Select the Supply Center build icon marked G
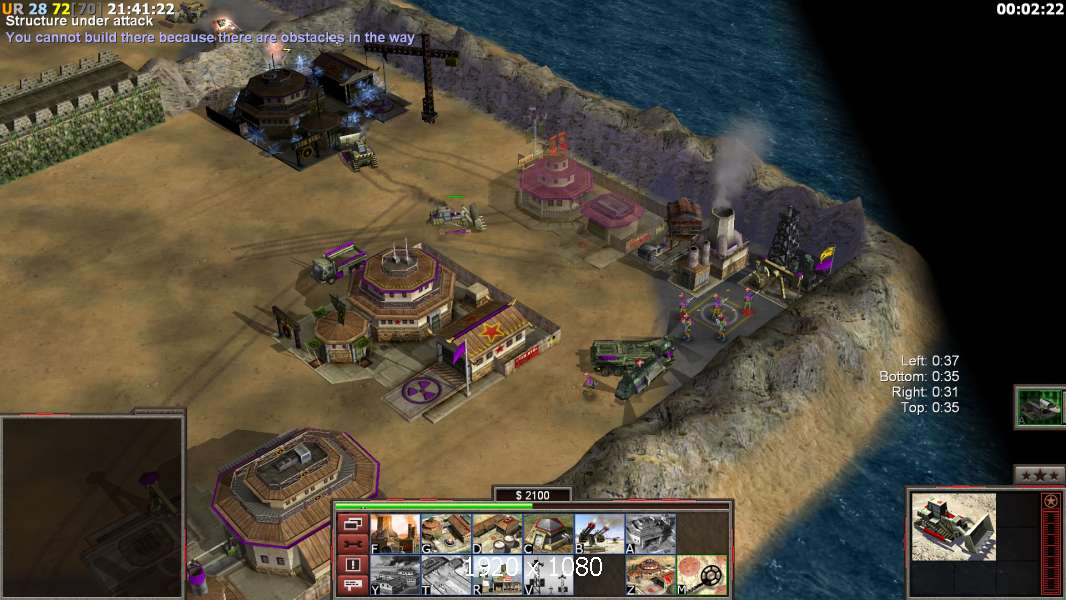 point(445,533)
